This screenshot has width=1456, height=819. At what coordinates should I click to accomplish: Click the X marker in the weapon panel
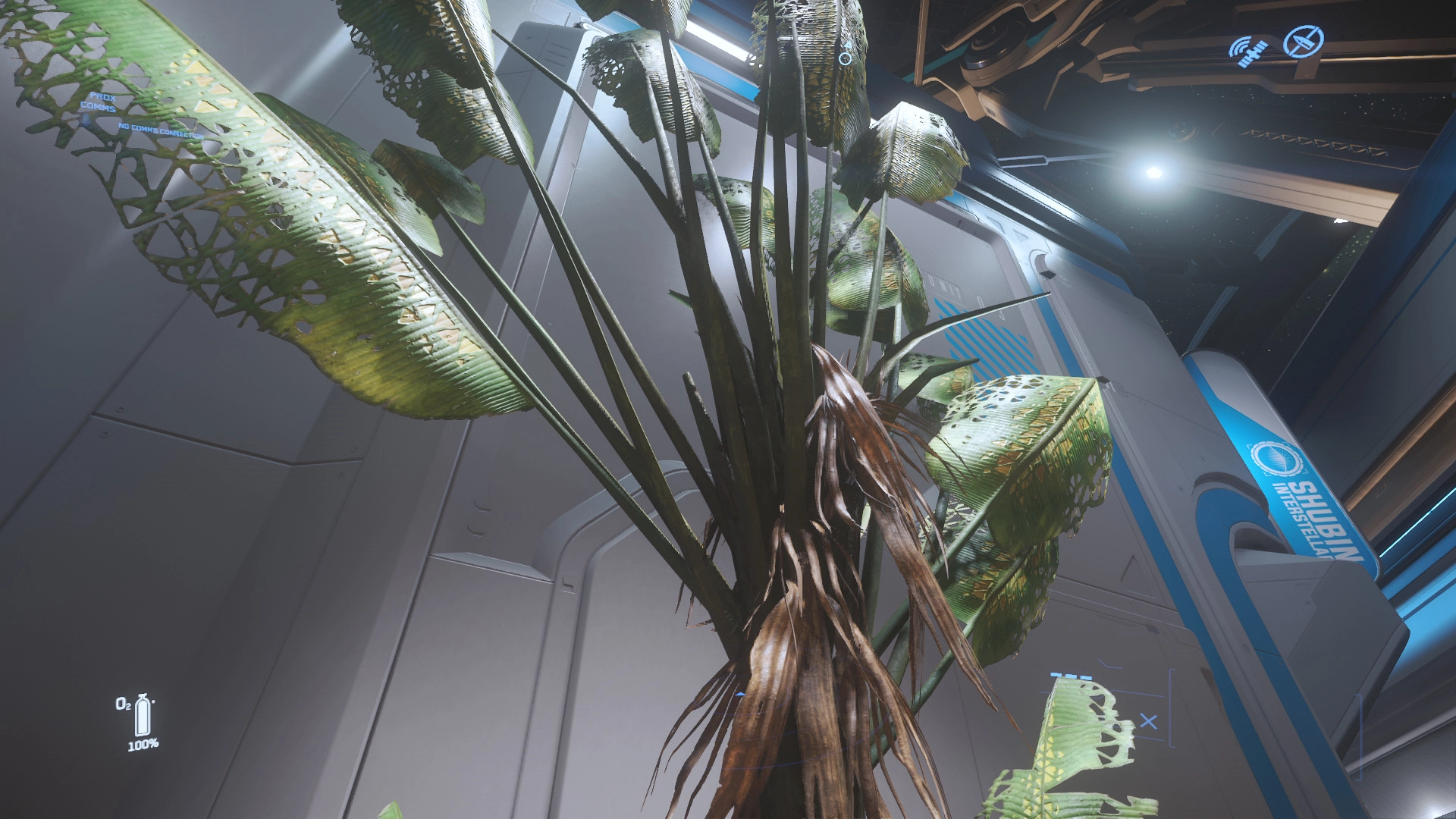[x=1148, y=721]
